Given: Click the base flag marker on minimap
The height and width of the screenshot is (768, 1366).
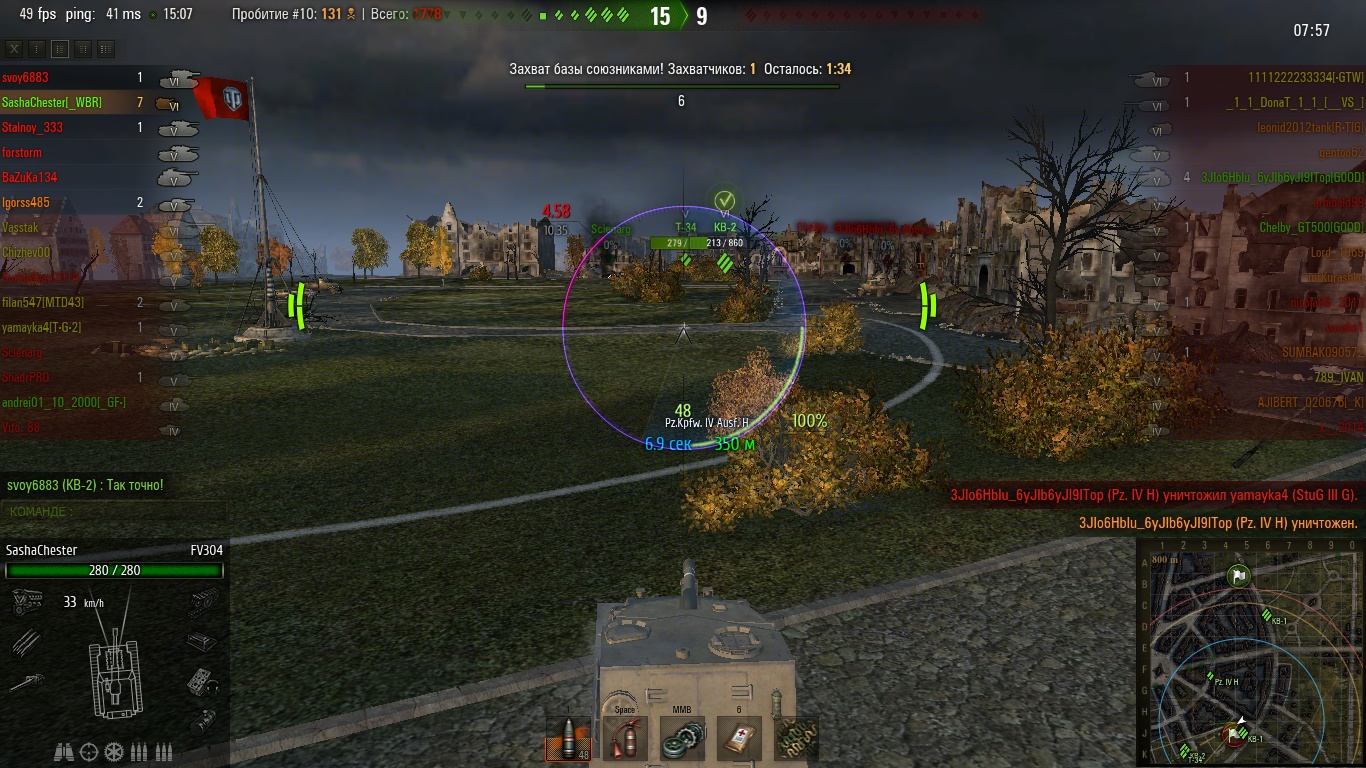Looking at the screenshot, I should coord(1239,575).
